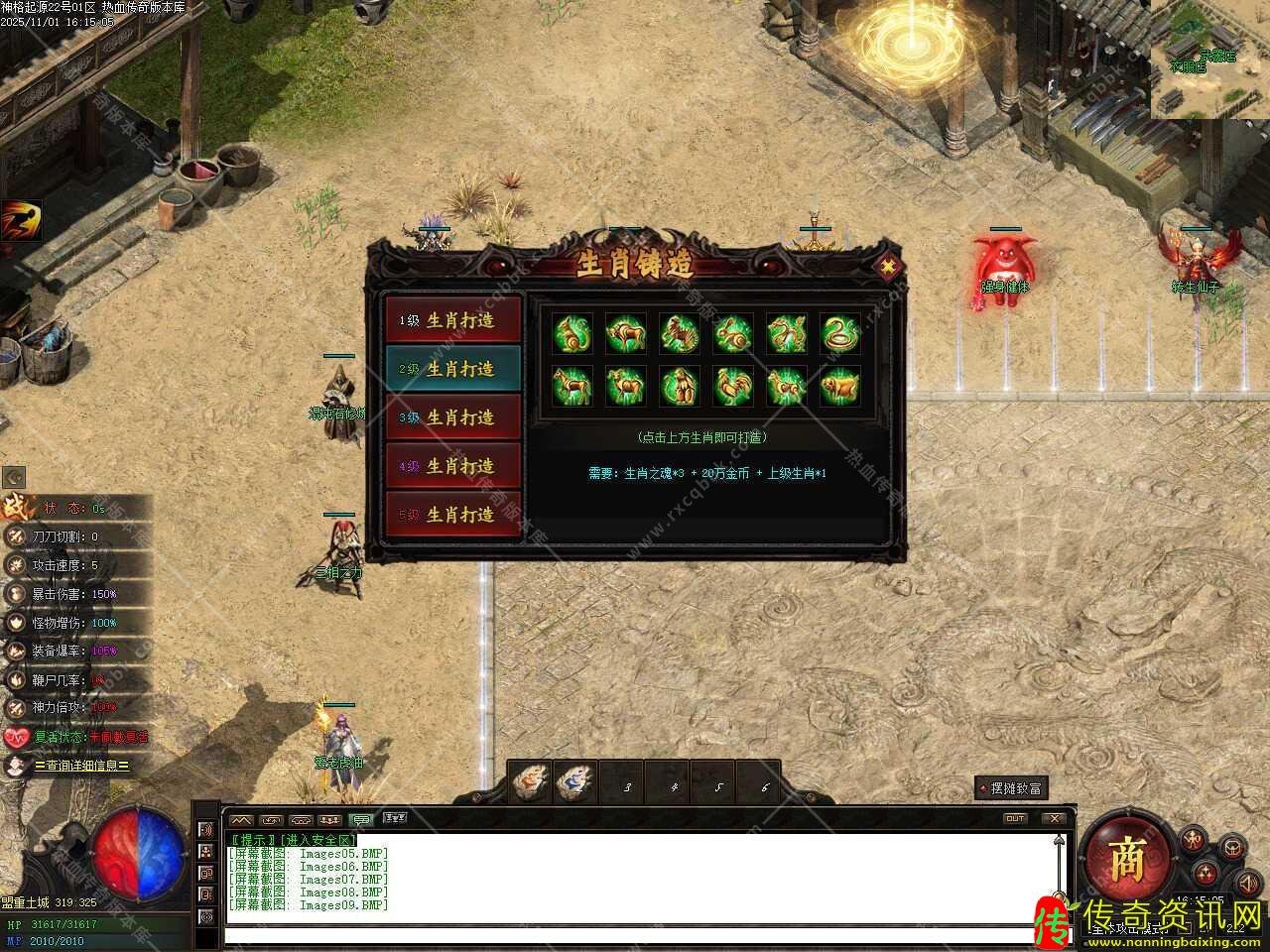Forge the rat zodiac icon
This screenshot has width=1270, height=952.
pos(572,333)
